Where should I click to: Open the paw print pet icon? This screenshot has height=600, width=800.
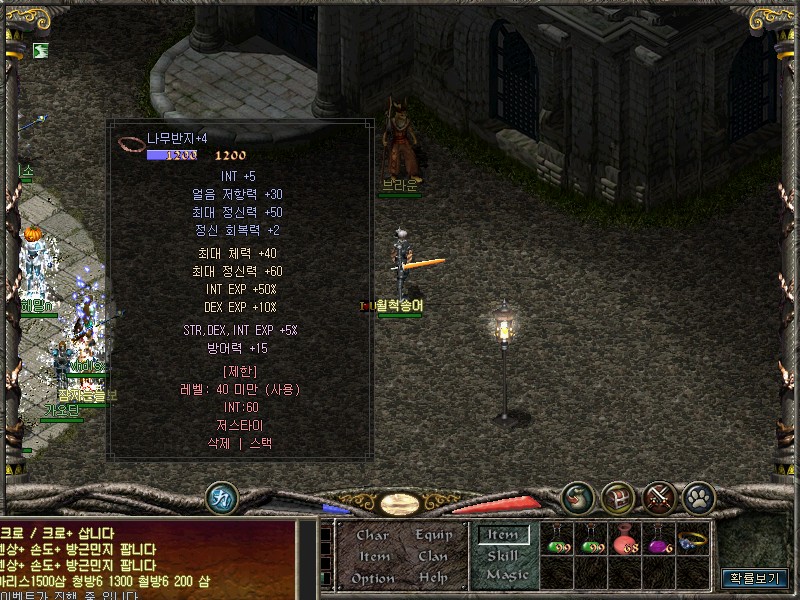coord(698,497)
